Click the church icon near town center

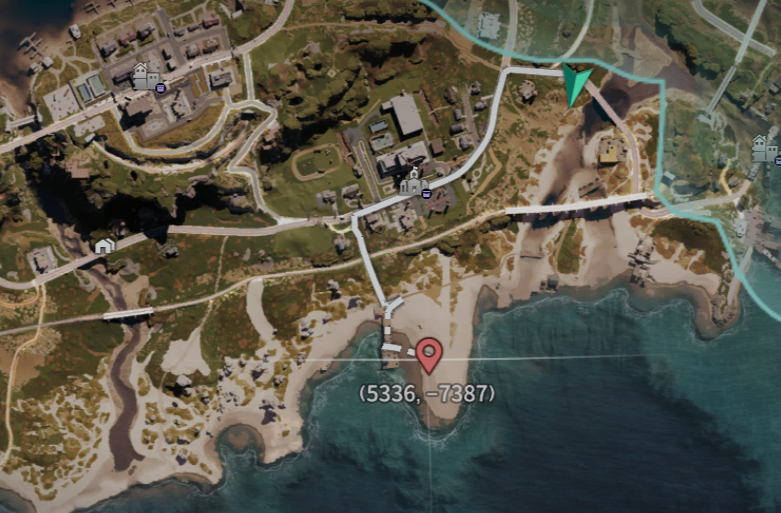410,182
